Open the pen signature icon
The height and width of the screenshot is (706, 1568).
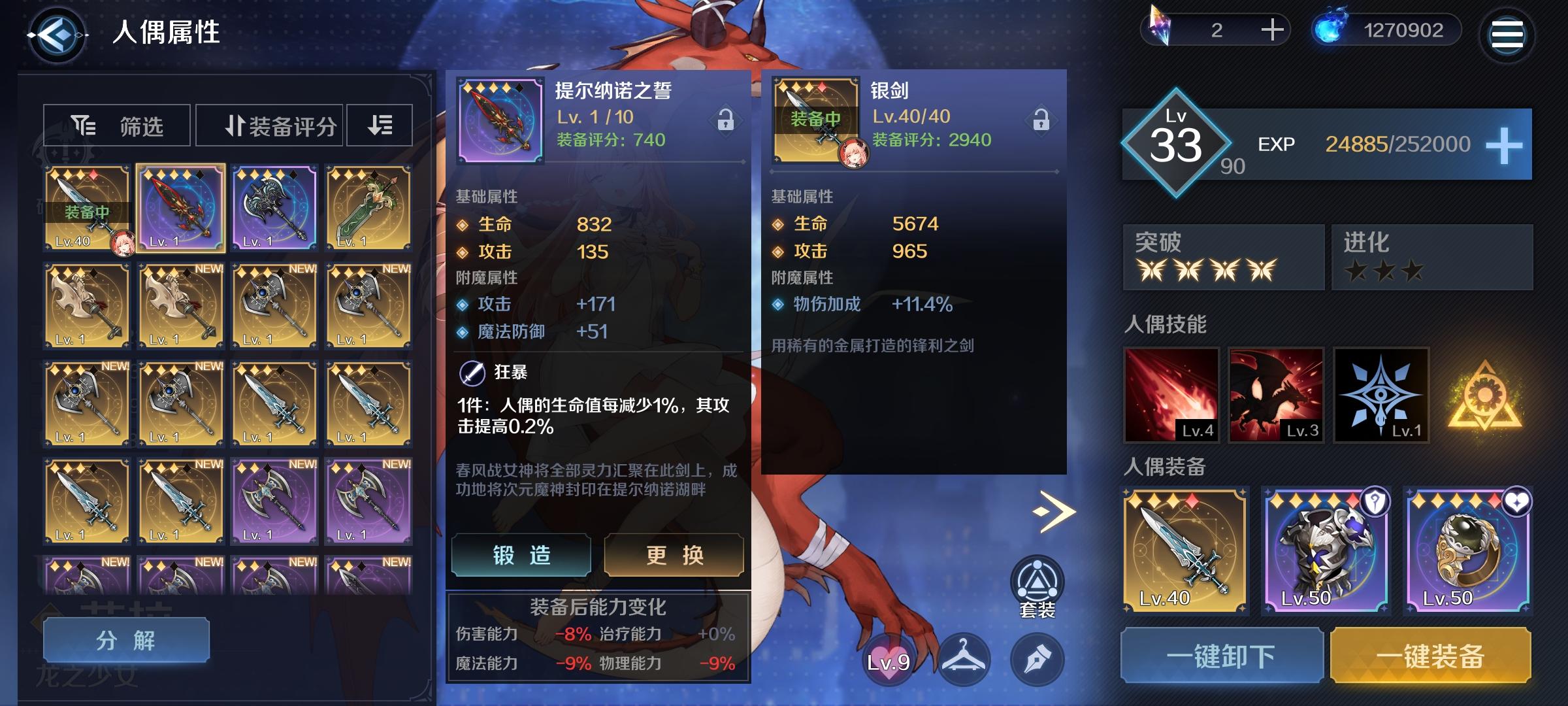click(x=1038, y=660)
